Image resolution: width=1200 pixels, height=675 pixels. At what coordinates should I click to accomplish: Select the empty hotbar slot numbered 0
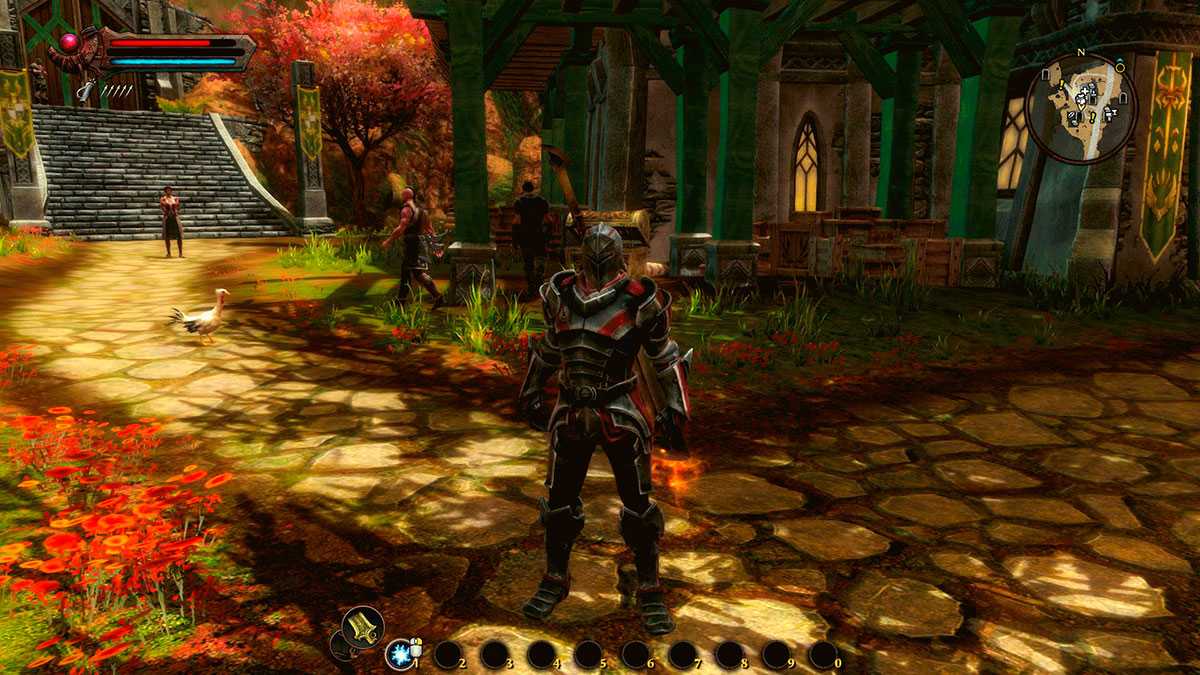coord(822,654)
